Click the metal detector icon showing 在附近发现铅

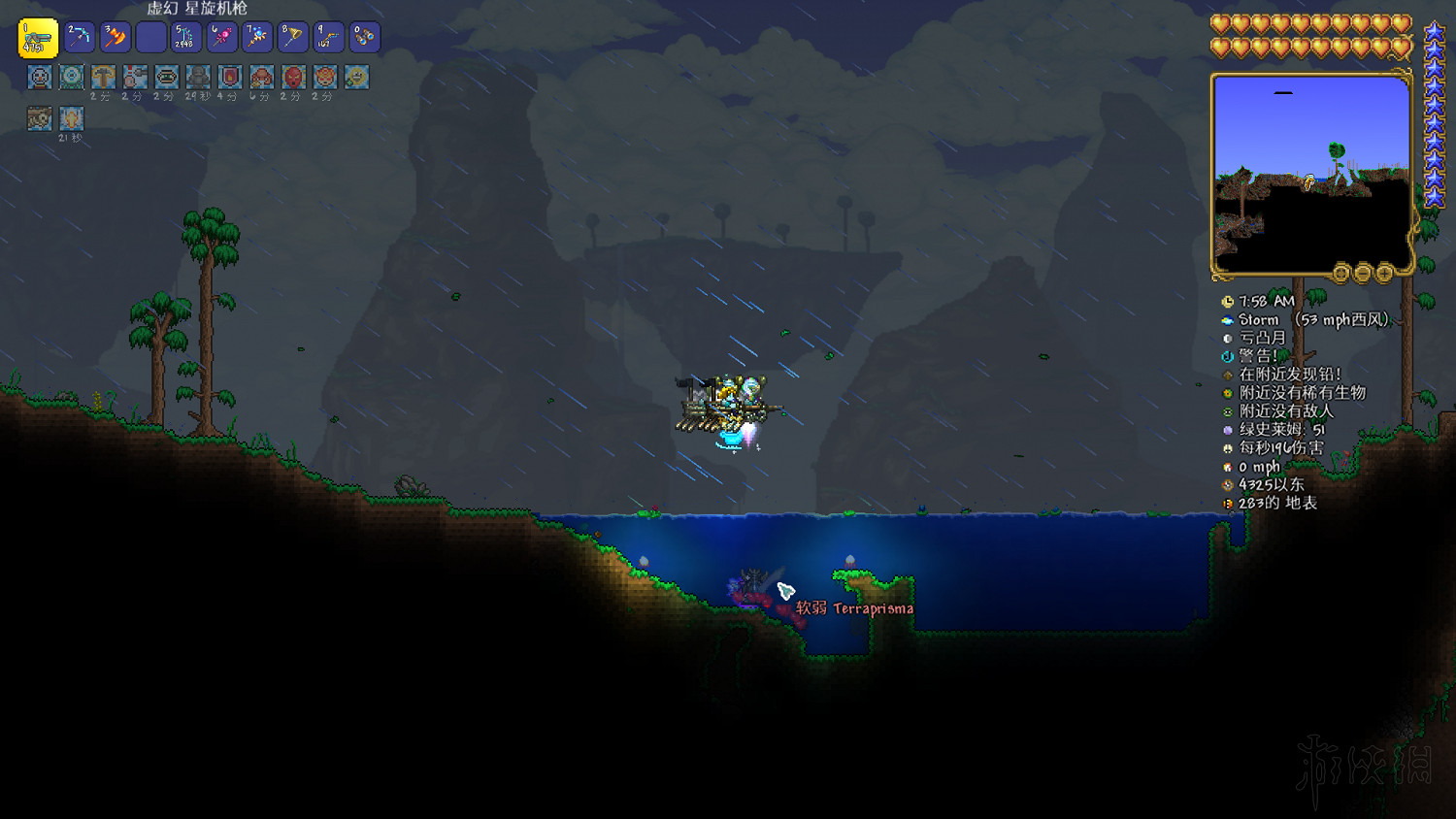[1227, 375]
